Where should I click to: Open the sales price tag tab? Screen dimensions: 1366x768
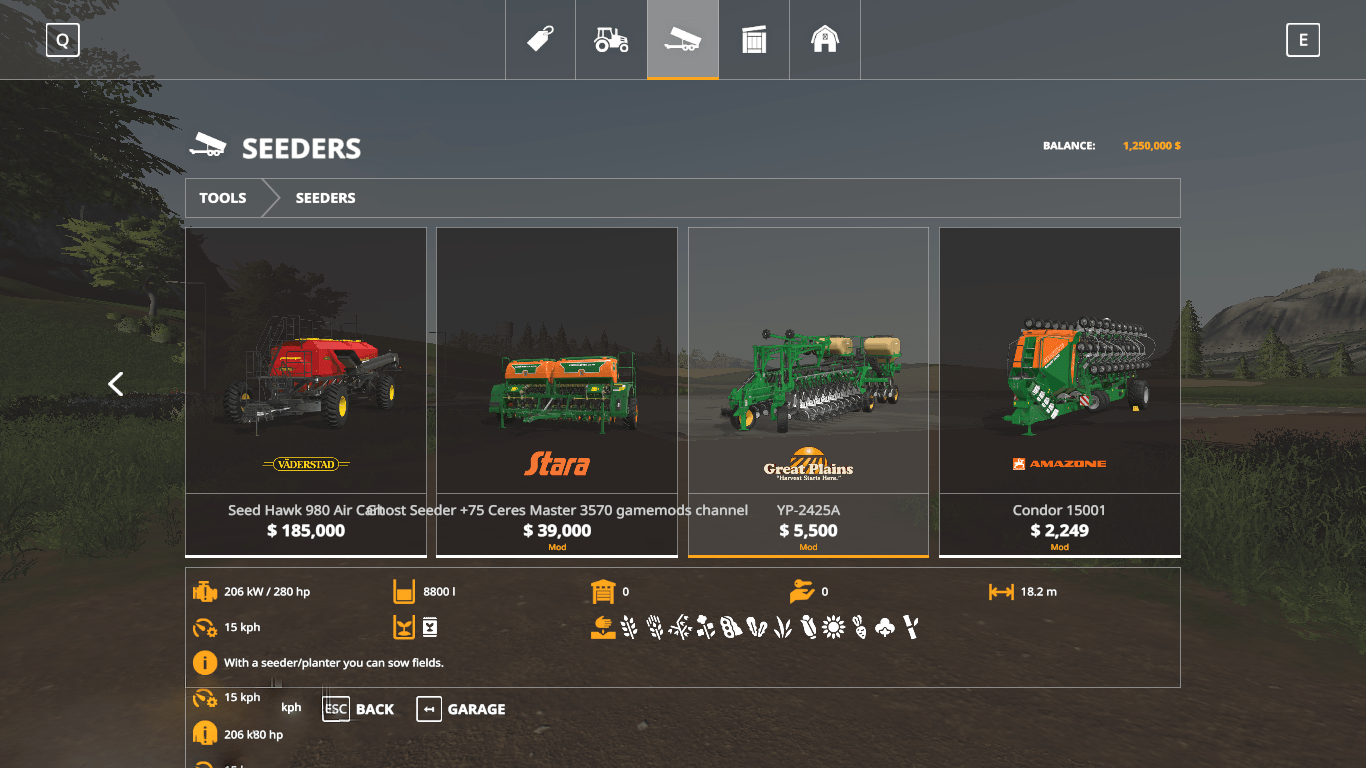click(x=540, y=40)
